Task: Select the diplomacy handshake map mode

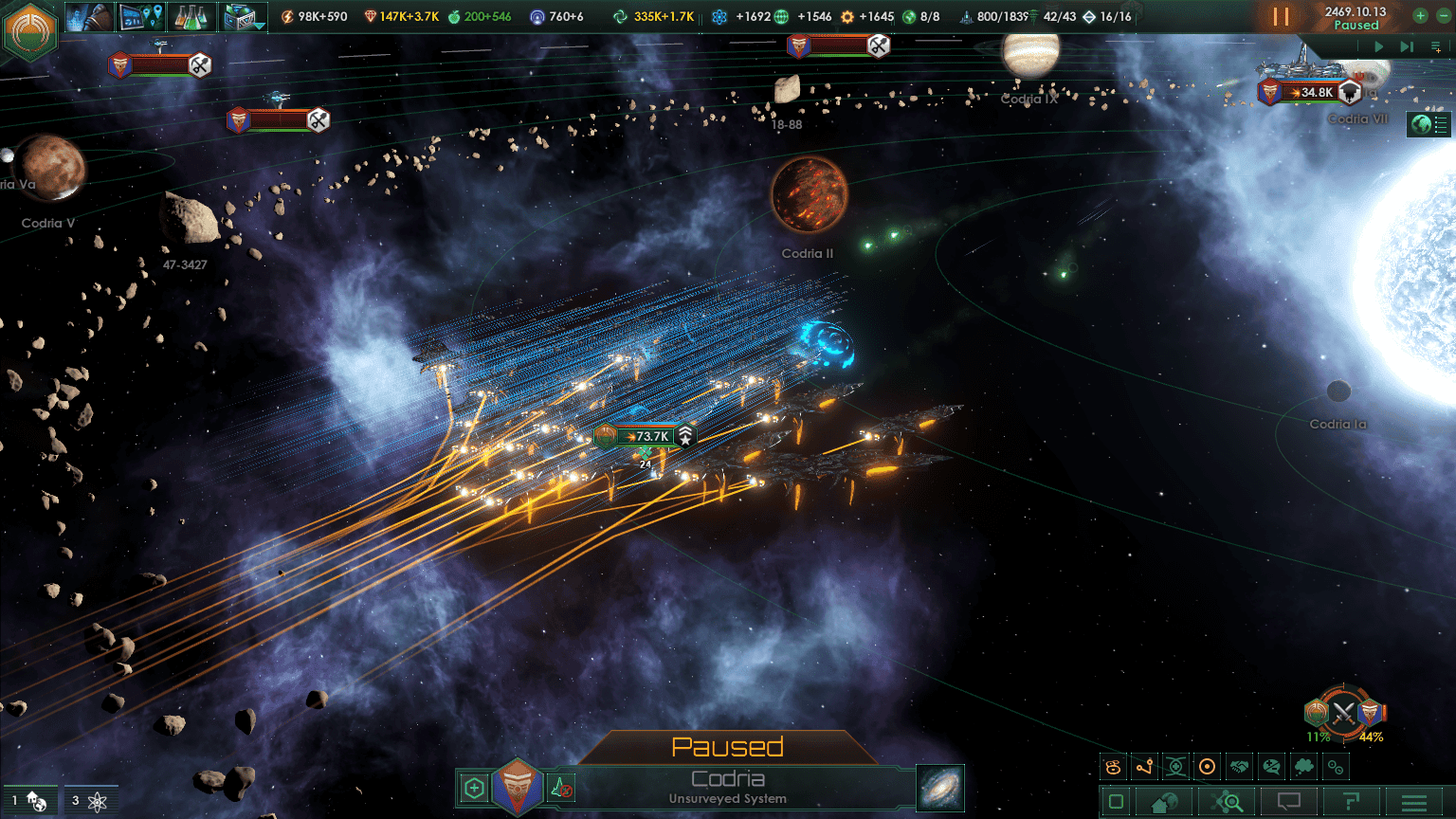Action: [x=1239, y=766]
